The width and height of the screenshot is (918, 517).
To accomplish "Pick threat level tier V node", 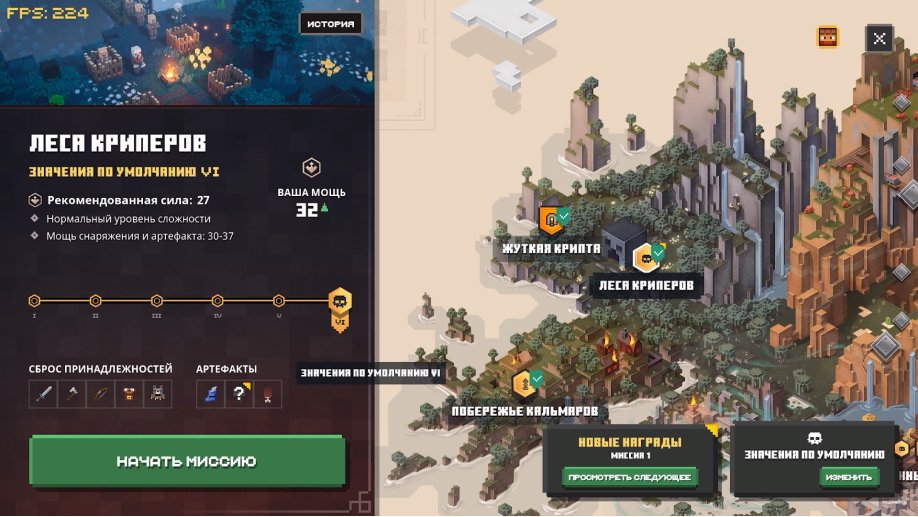I will (x=279, y=300).
